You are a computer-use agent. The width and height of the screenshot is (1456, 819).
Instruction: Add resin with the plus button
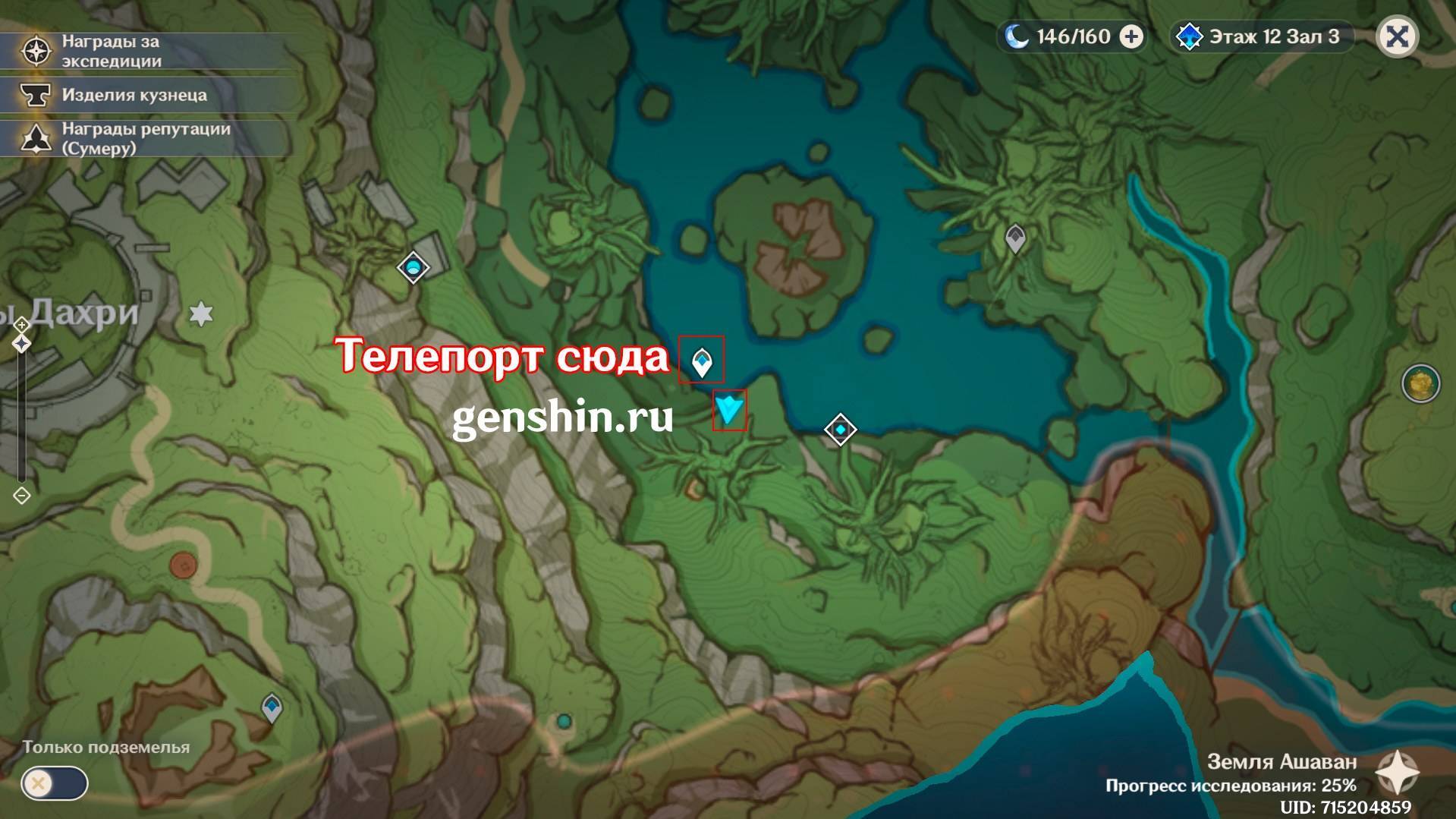(x=1131, y=36)
